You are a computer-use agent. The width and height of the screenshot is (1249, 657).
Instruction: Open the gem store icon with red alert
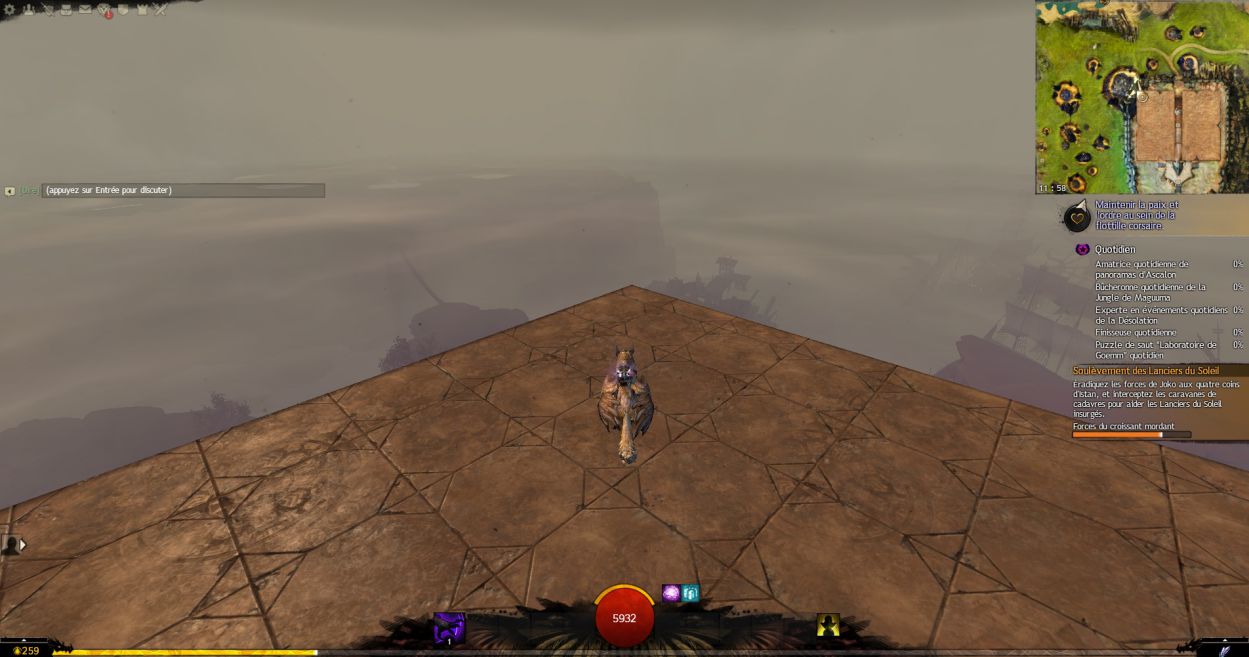[104, 11]
